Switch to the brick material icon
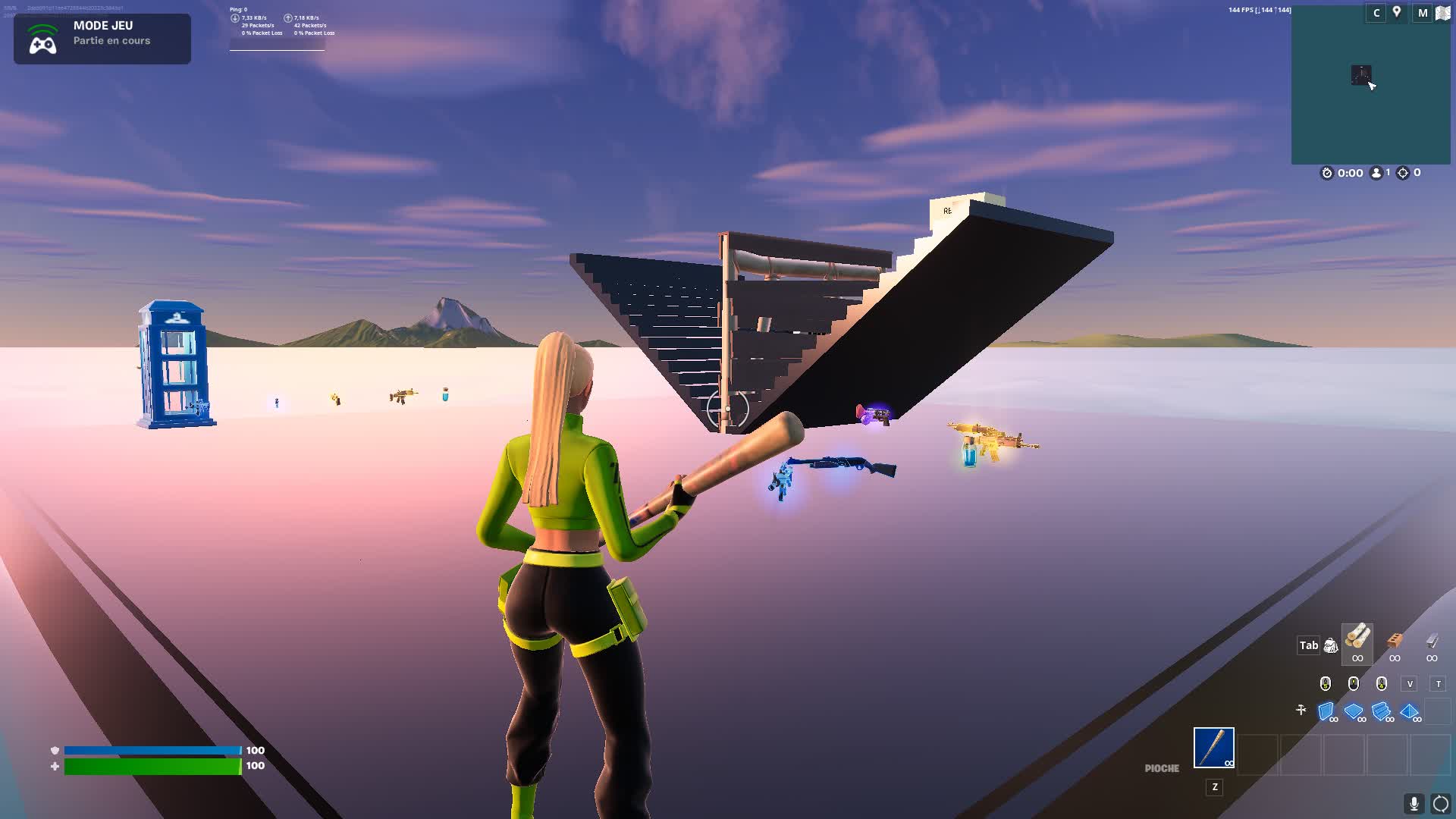 click(1396, 641)
